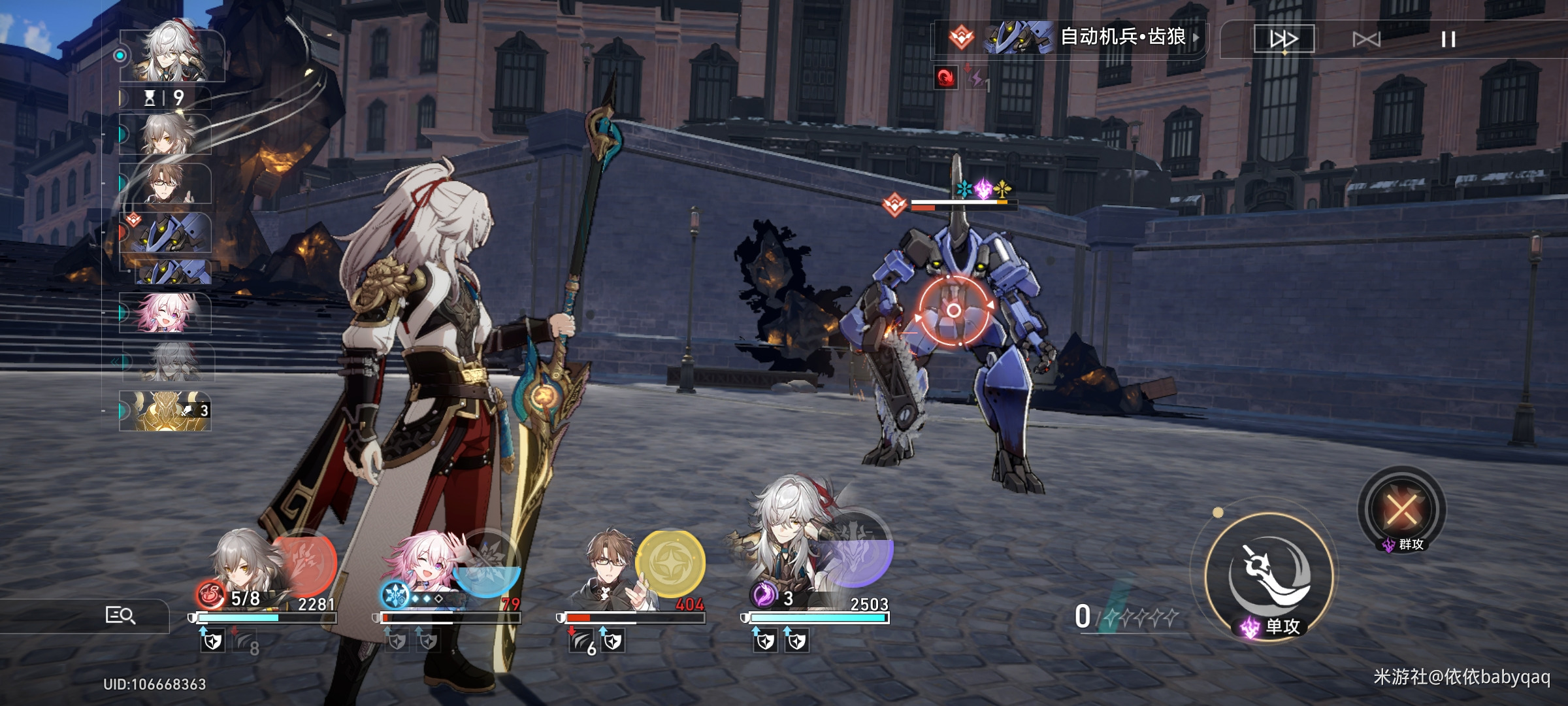
Task: Target the robot wolf with the red reticle
Action: [x=953, y=311]
